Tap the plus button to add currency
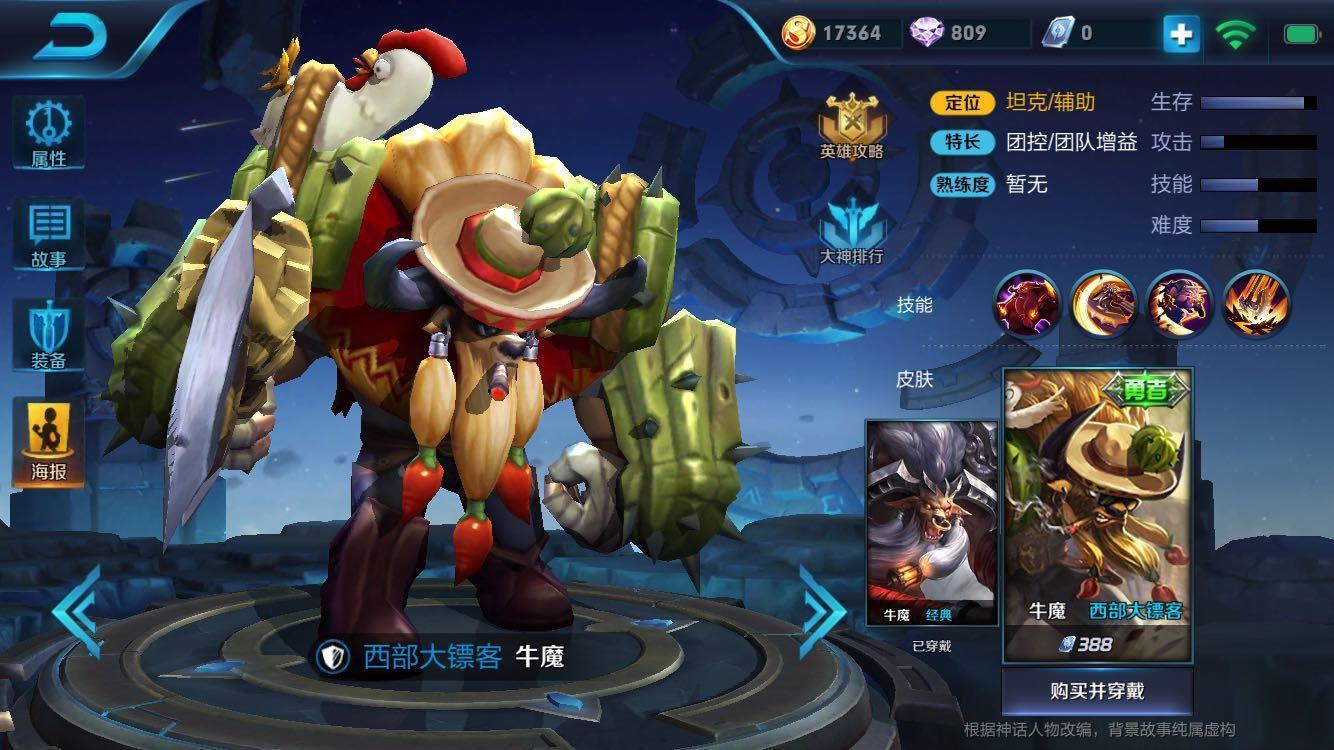1334x750 pixels. coord(1180,33)
